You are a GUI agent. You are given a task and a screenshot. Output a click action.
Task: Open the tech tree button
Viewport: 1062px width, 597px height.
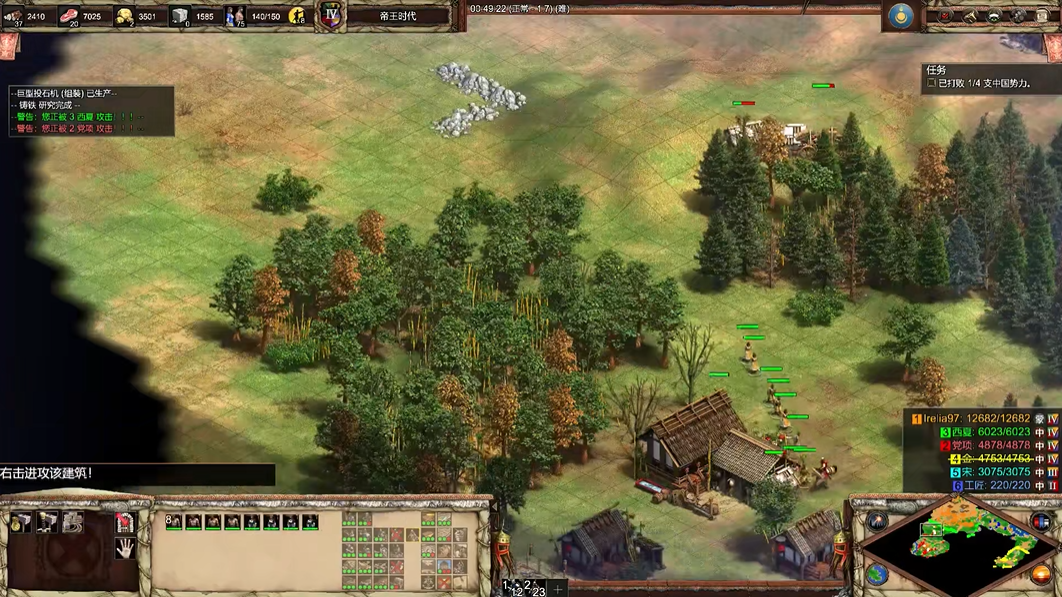[1017, 16]
